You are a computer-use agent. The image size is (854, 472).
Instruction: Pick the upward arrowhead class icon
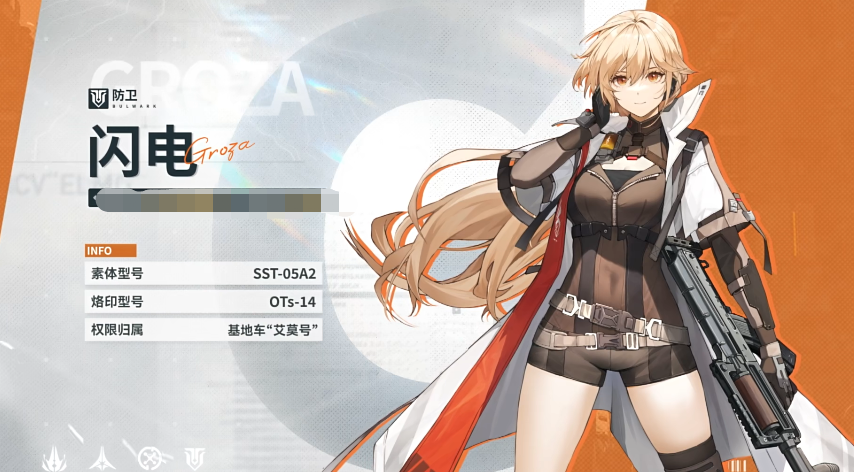pyautogui.click(x=102, y=458)
